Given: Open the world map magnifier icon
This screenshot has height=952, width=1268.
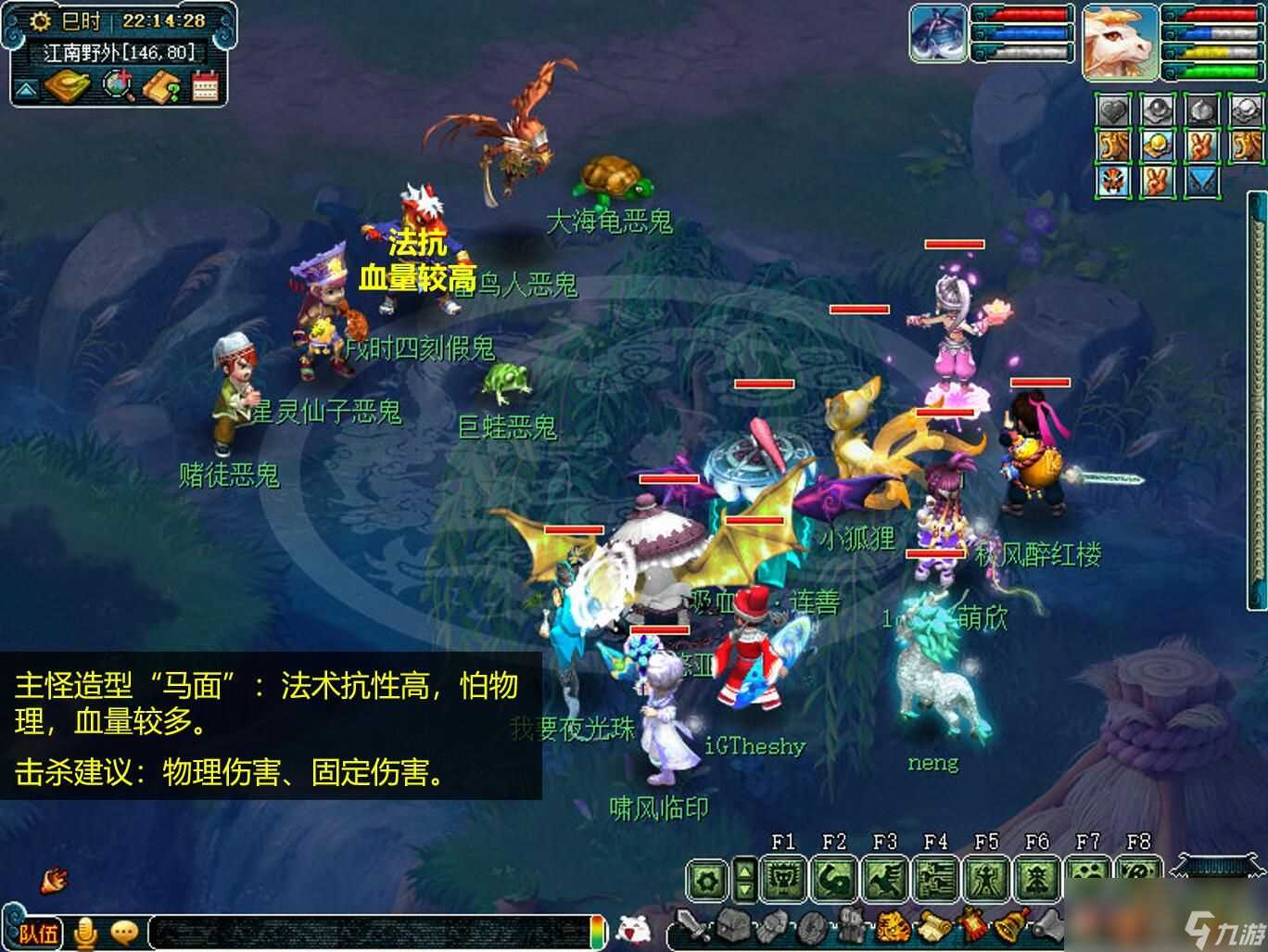Looking at the screenshot, I should coord(115,85).
